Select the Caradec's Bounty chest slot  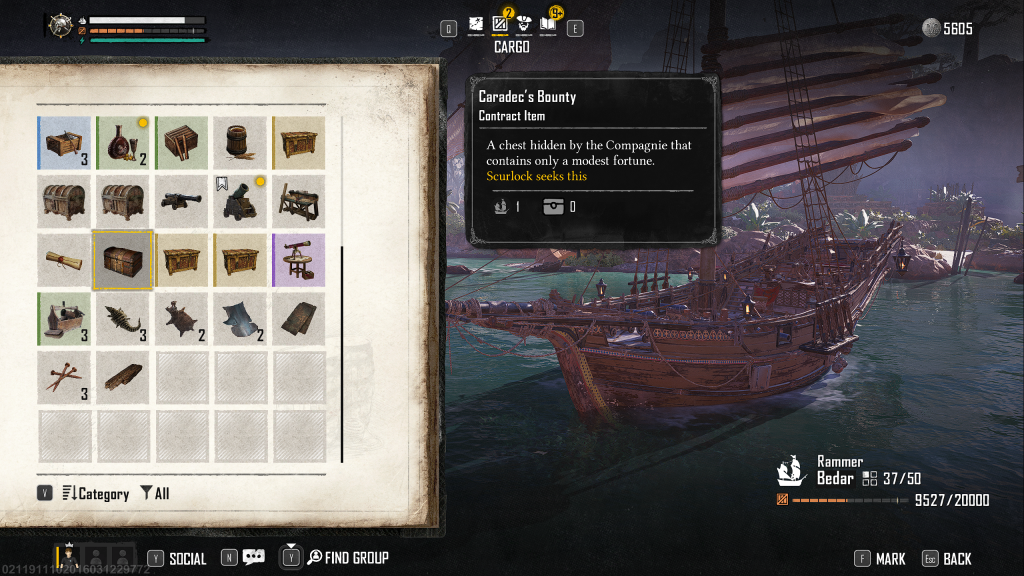pyautogui.click(x=123, y=260)
